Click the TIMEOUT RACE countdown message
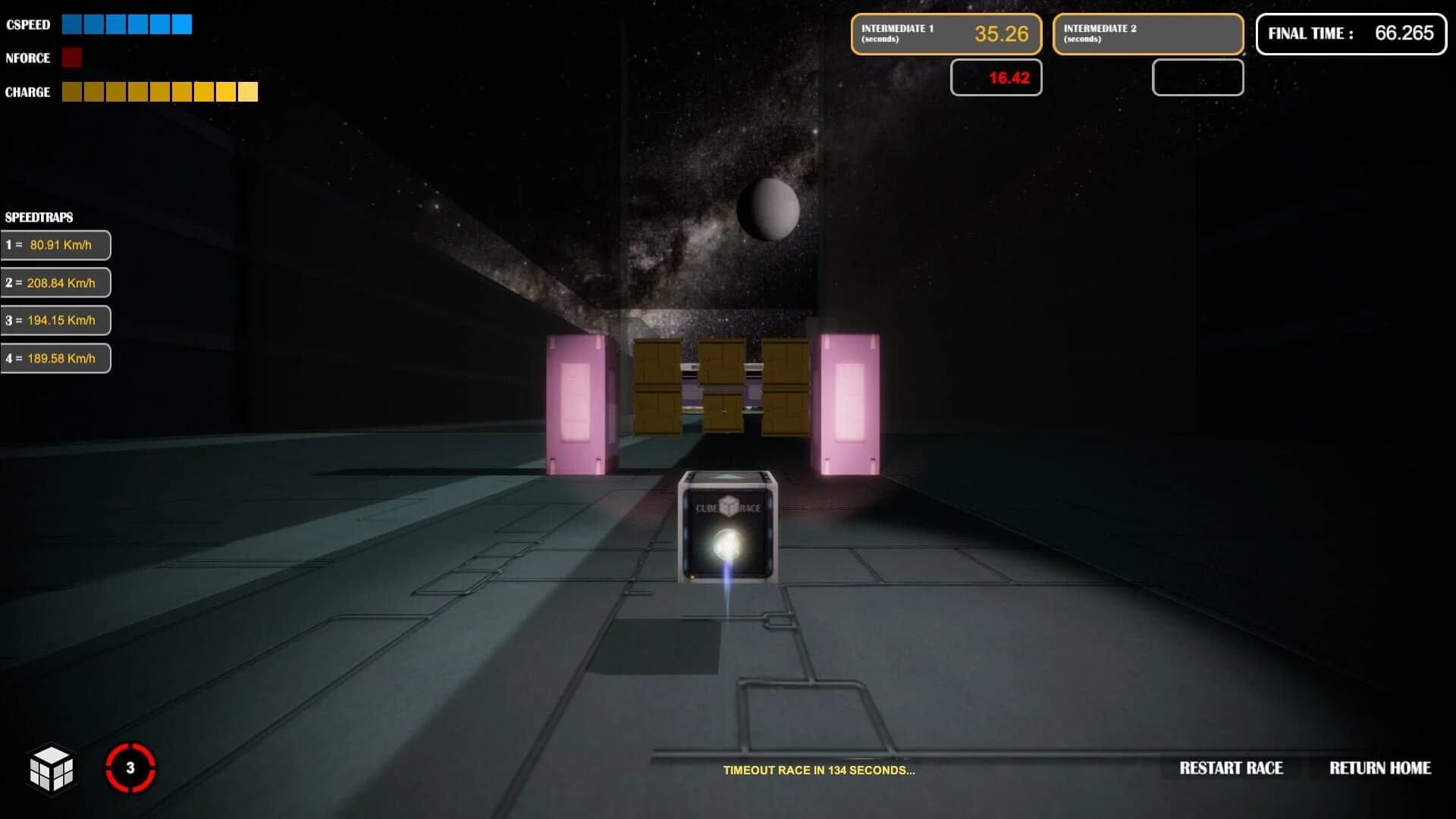This screenshot has height=819, width=1456. (819, 770)
